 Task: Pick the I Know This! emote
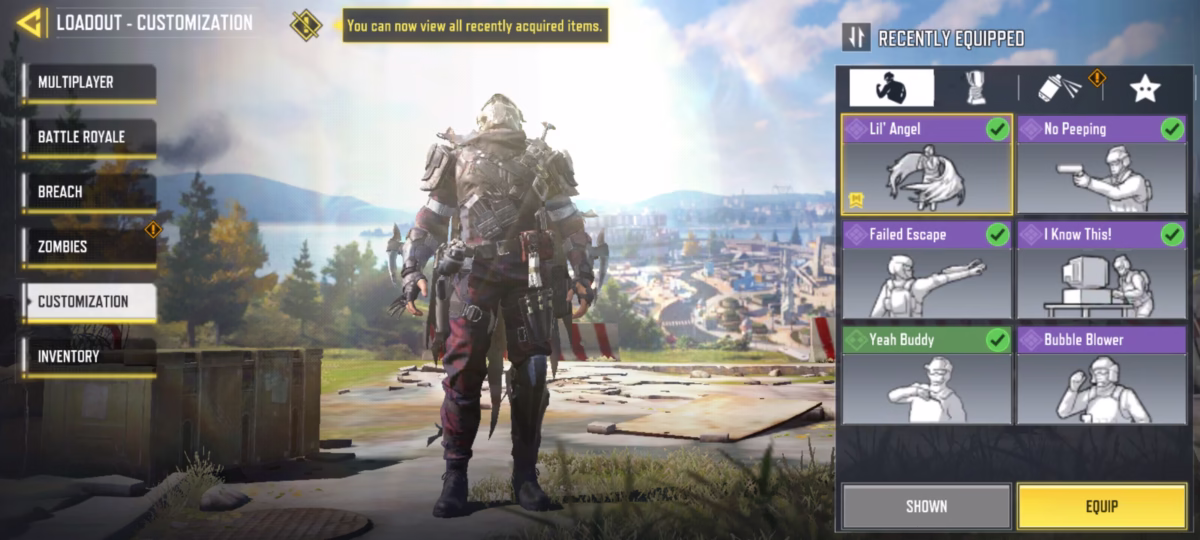point(1101,270)
